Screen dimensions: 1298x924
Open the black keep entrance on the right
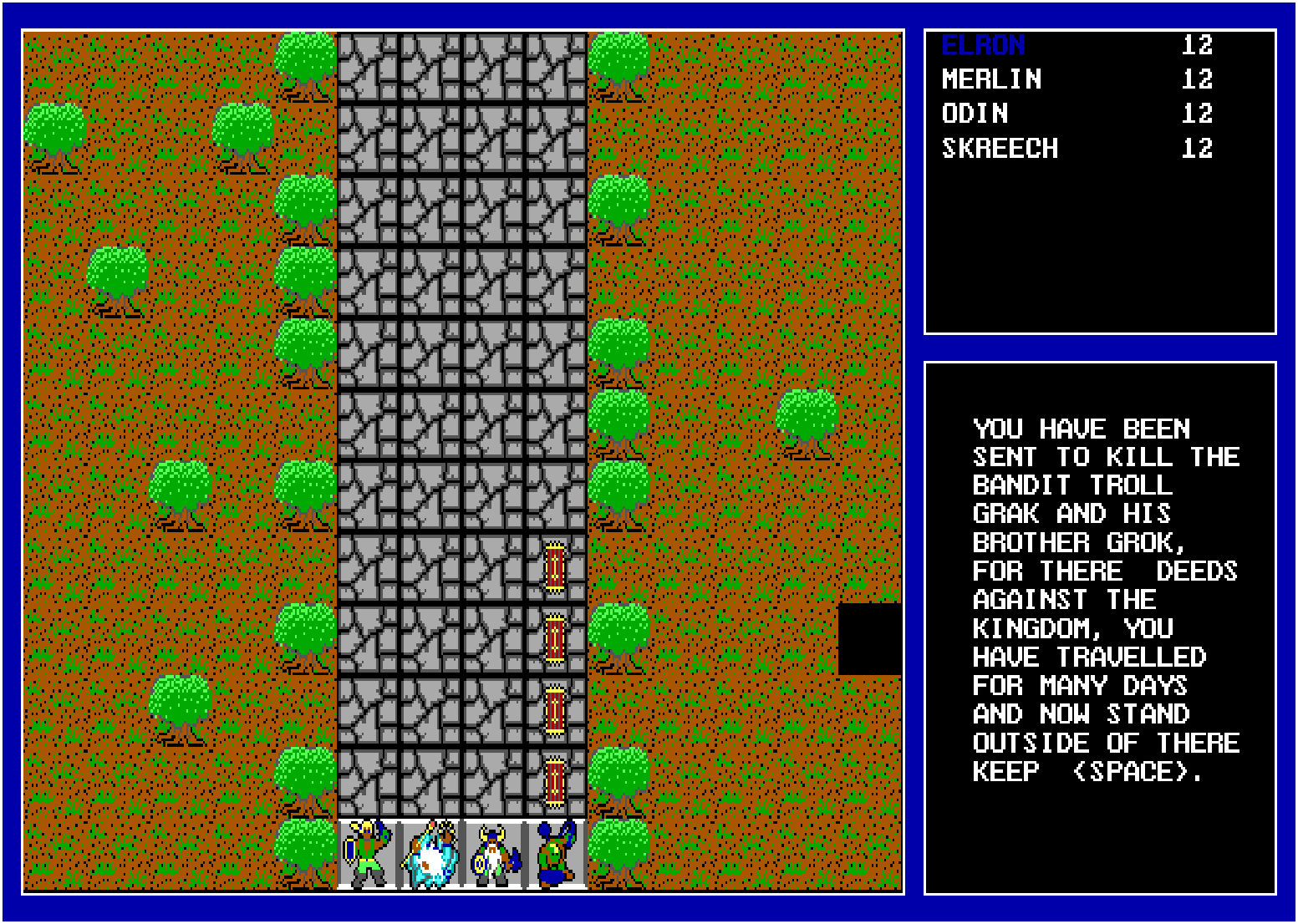tap(871, 637)
